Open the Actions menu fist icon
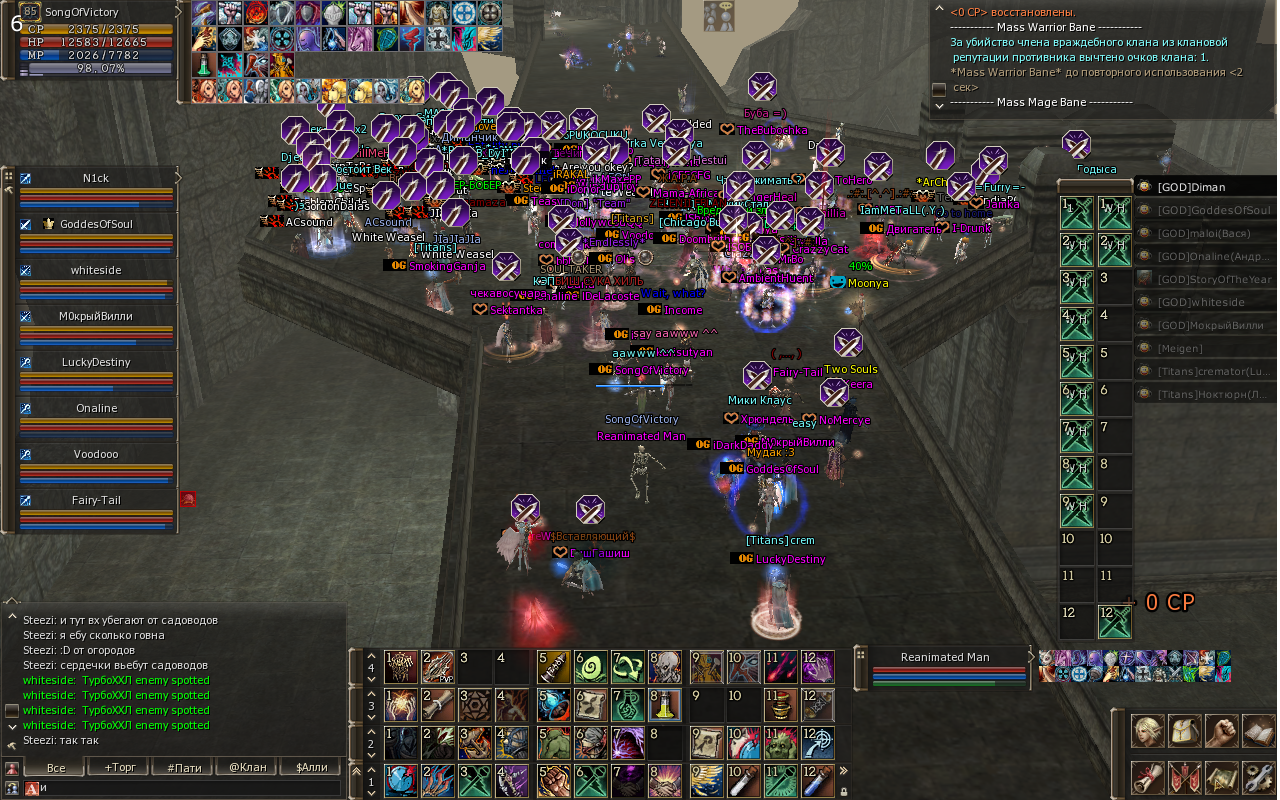Viewport: 1280px width, 800px height. [x=1222, y=733]
